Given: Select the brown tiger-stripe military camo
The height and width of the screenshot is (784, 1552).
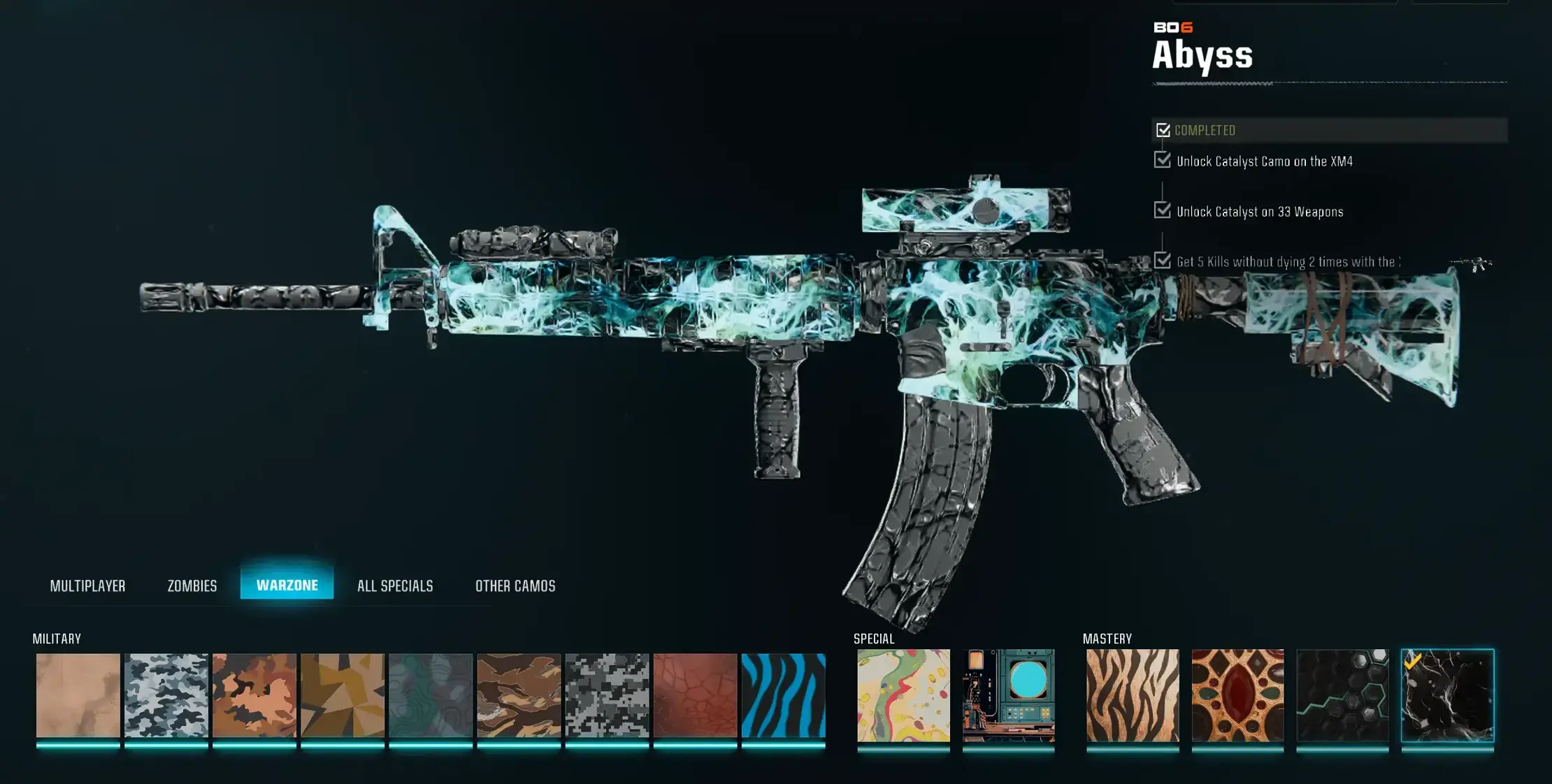Looking at the screenshot, I should 519,695.
